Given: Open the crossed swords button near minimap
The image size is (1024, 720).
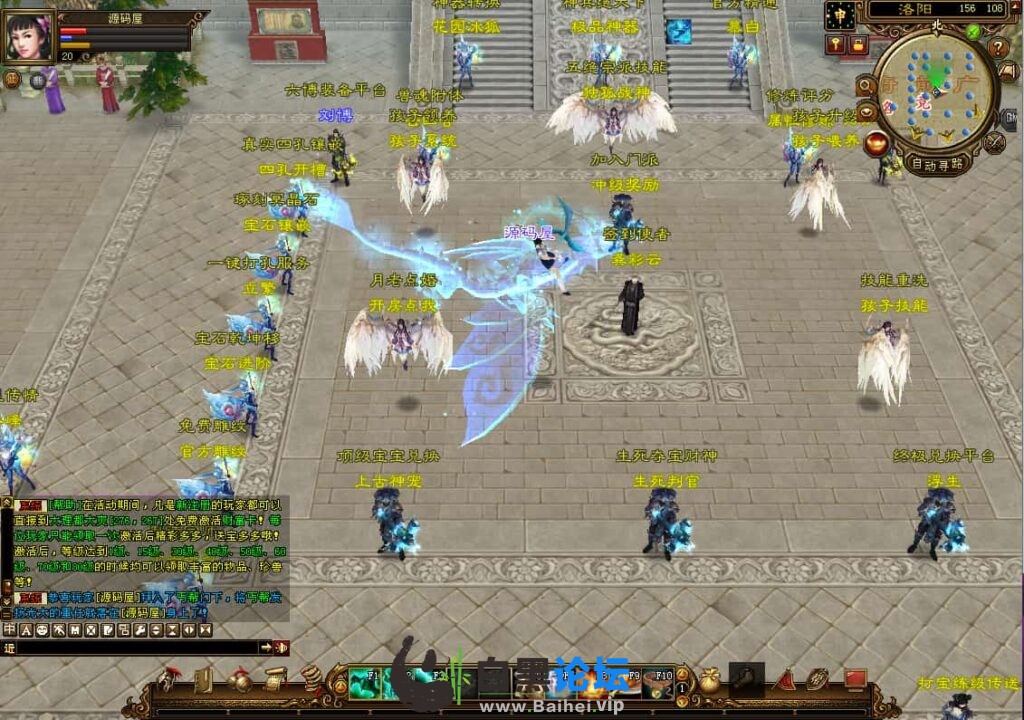Looking at the screenshot, I should 994,142.
